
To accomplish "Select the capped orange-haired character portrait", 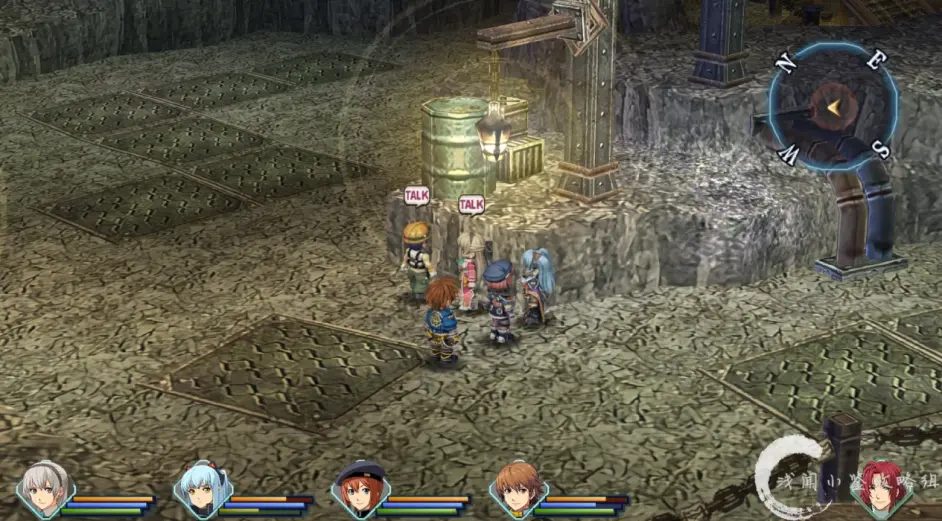I will (x=359, y=489).
